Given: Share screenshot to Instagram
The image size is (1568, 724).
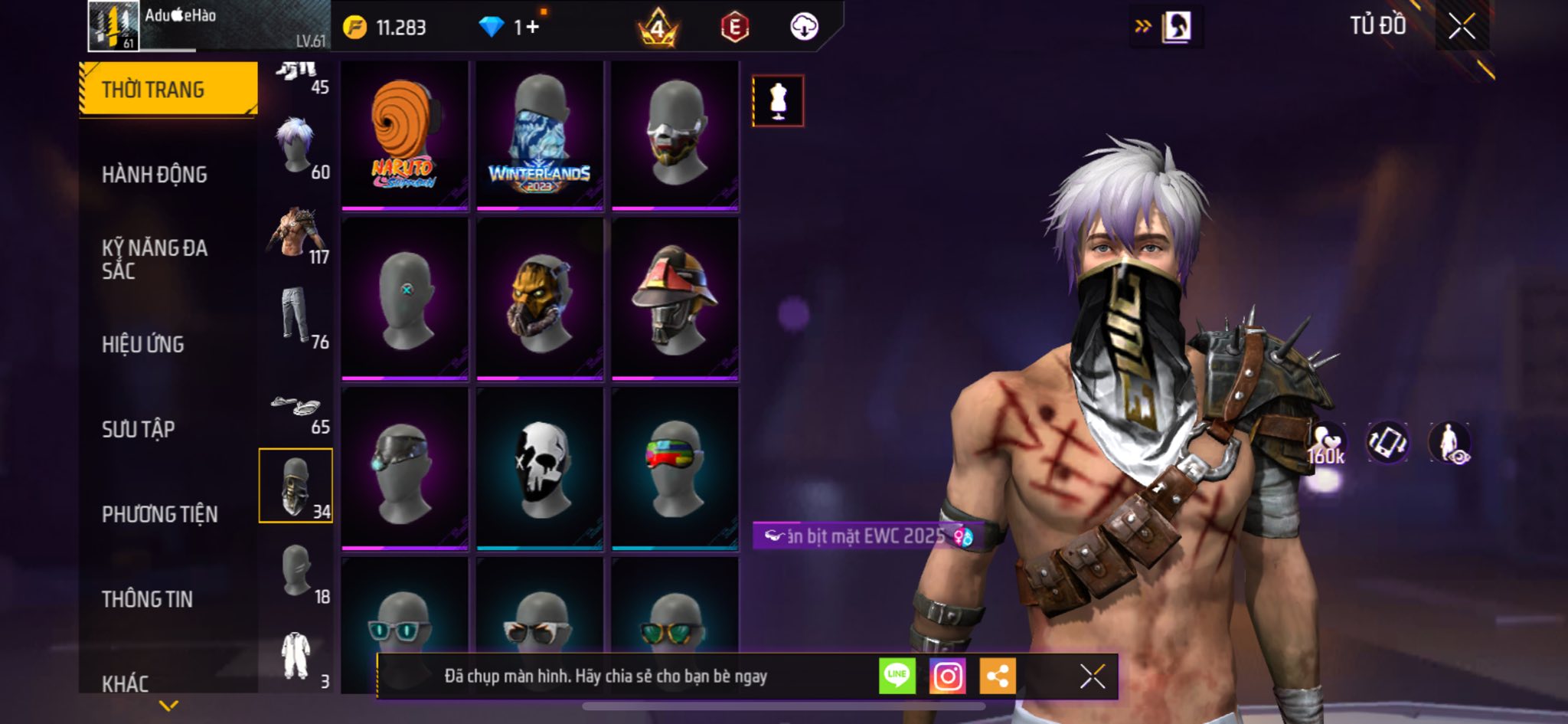Looking at the screenshot, I should coord(947,676).
